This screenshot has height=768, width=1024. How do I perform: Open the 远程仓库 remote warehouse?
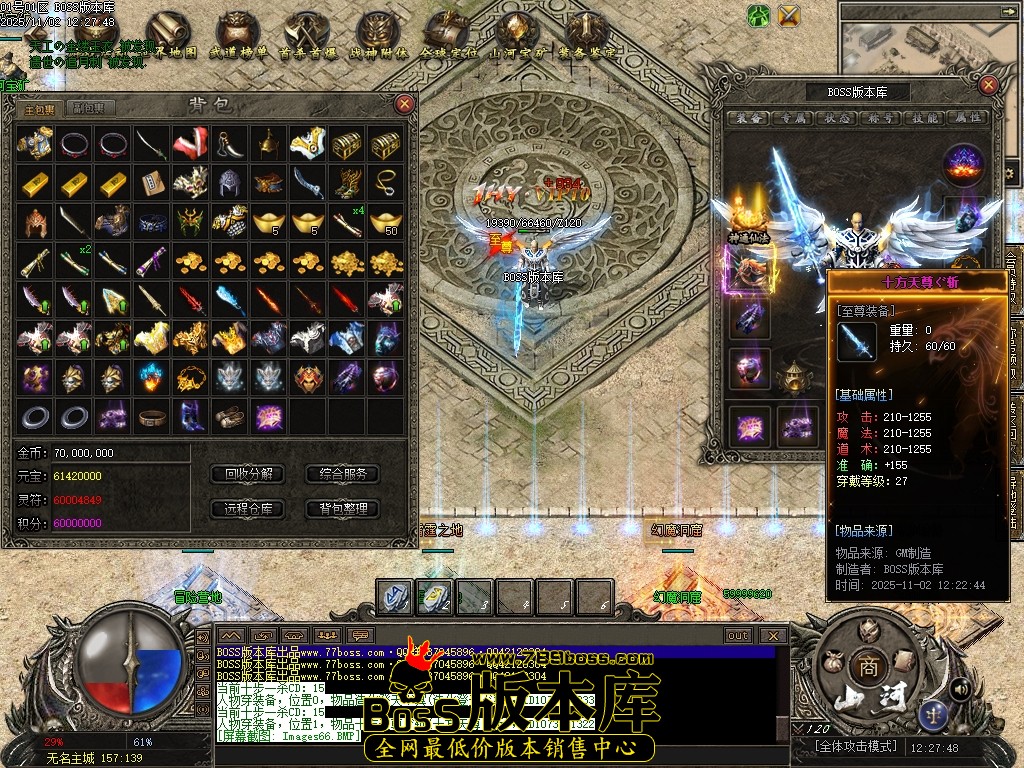click(x=249, y=509)
